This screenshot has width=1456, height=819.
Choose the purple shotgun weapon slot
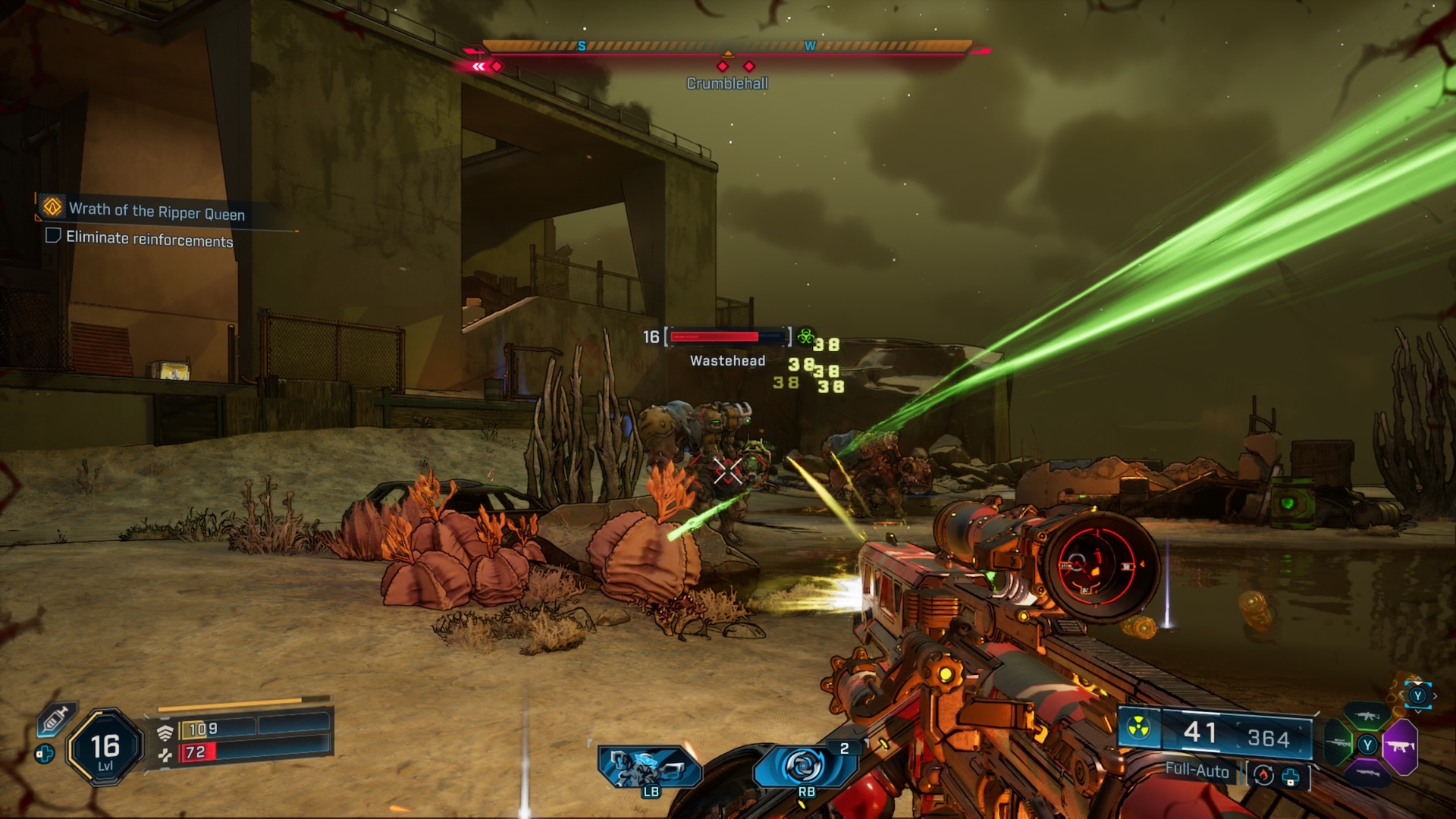click(1367, 774)
